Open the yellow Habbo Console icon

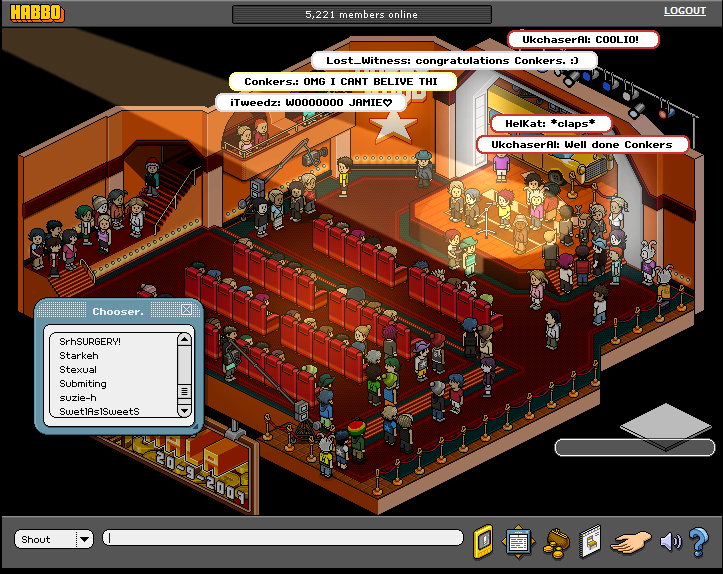pyautogui.click(x=483, y=540)
